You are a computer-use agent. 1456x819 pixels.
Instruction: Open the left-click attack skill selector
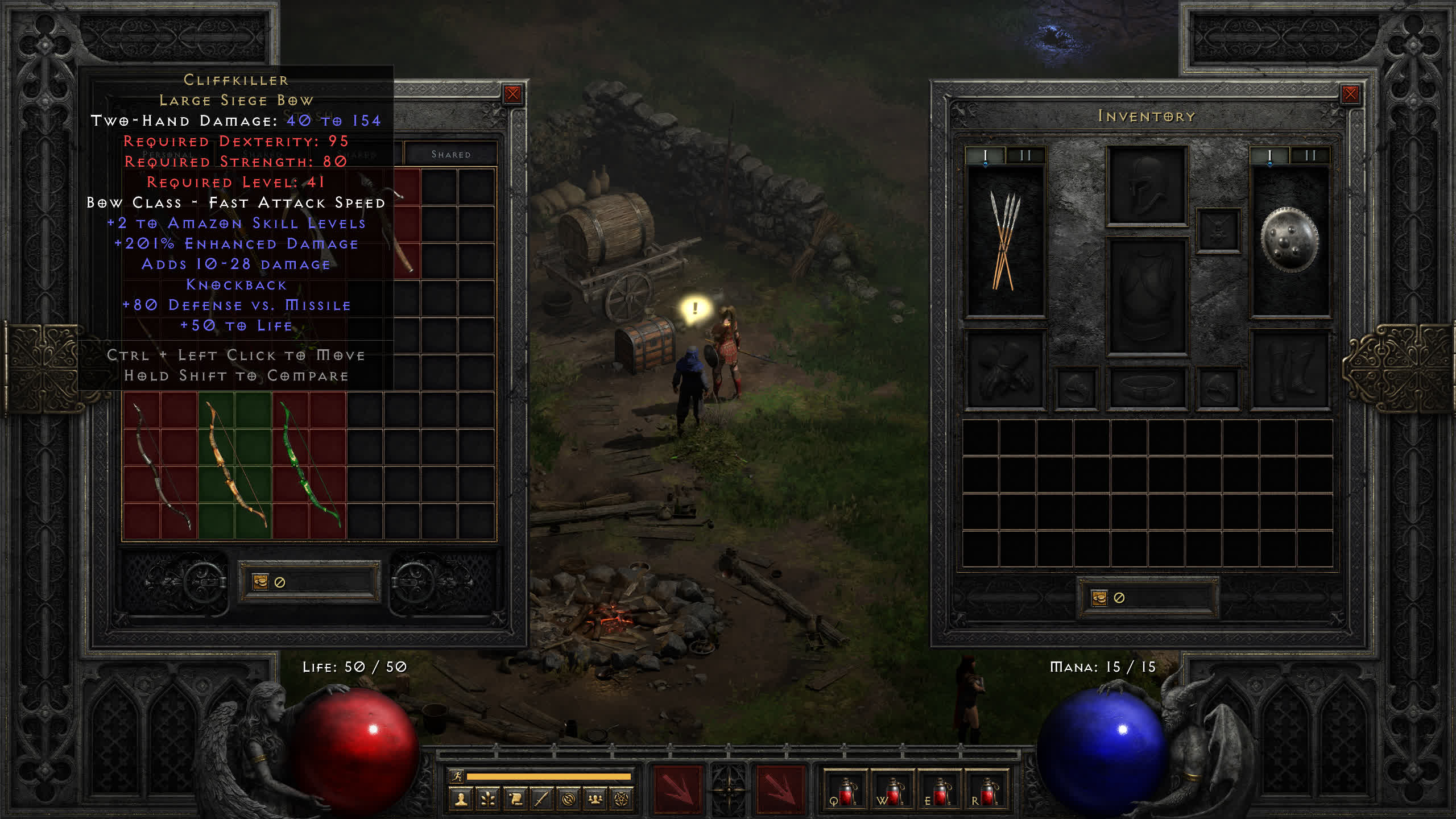pyautogui.click(x=677, y=789)
